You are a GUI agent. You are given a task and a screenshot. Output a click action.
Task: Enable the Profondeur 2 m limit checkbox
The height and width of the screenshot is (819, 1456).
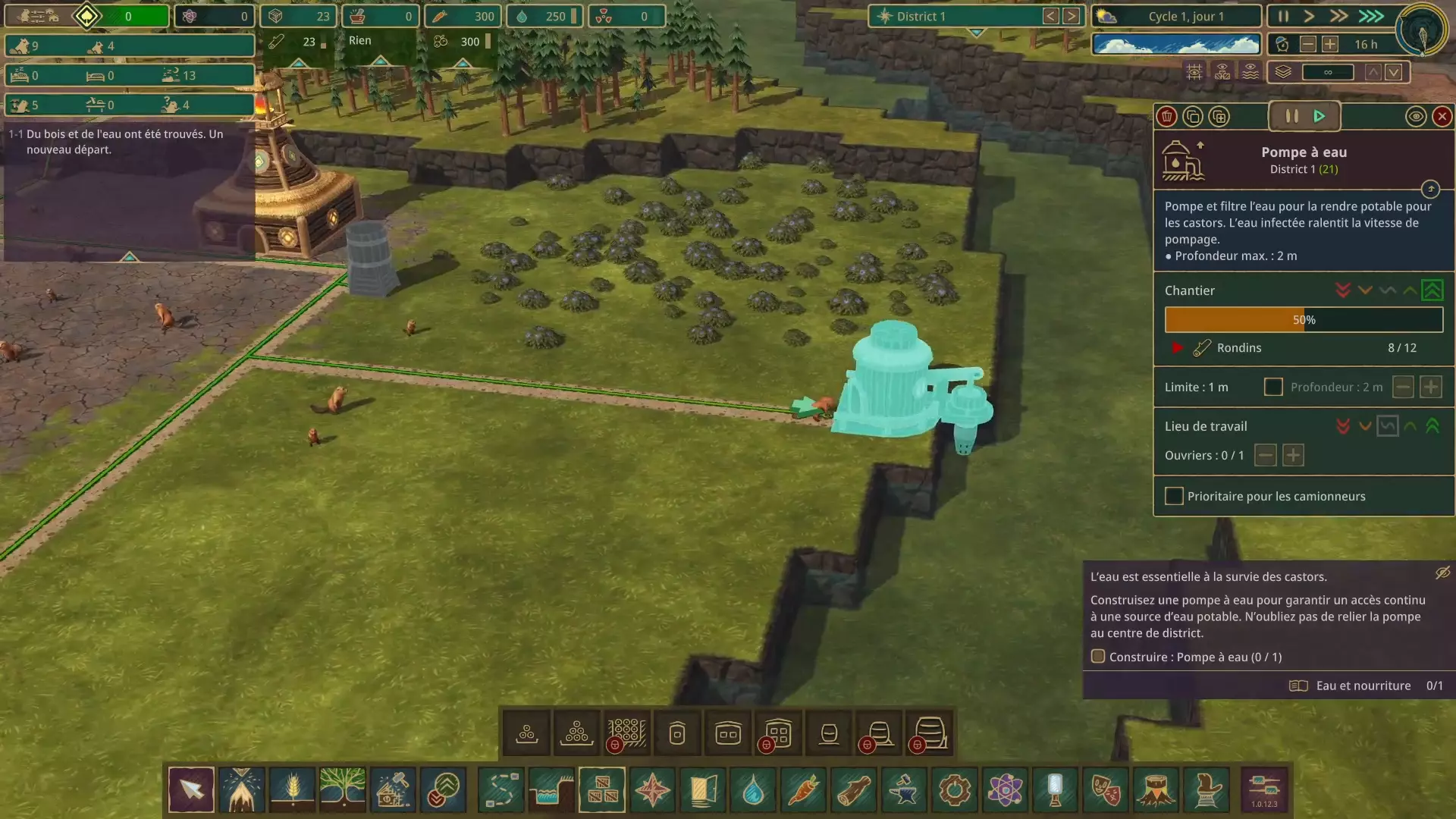click(x=1273, y=387)
